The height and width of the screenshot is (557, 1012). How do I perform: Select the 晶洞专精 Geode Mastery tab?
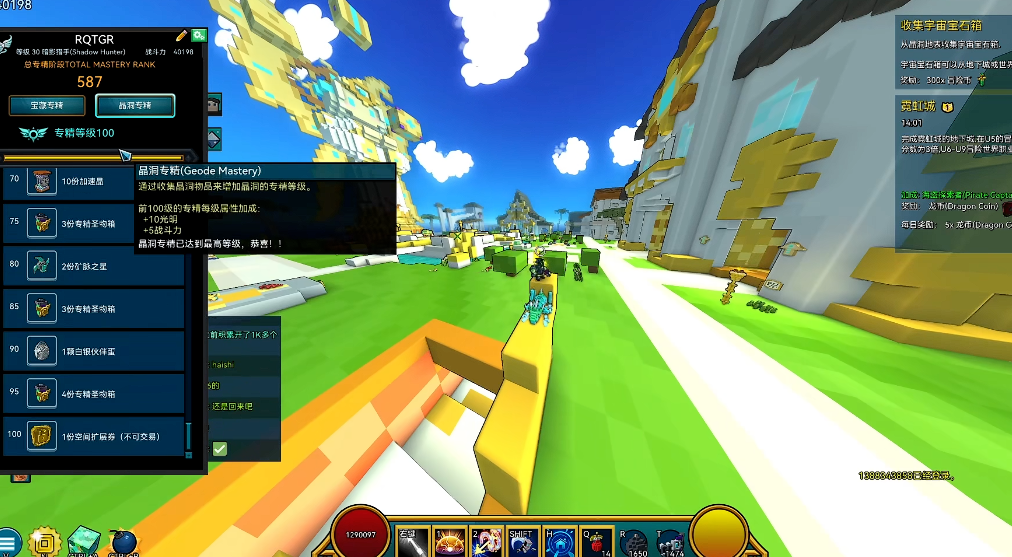[135, 105]
